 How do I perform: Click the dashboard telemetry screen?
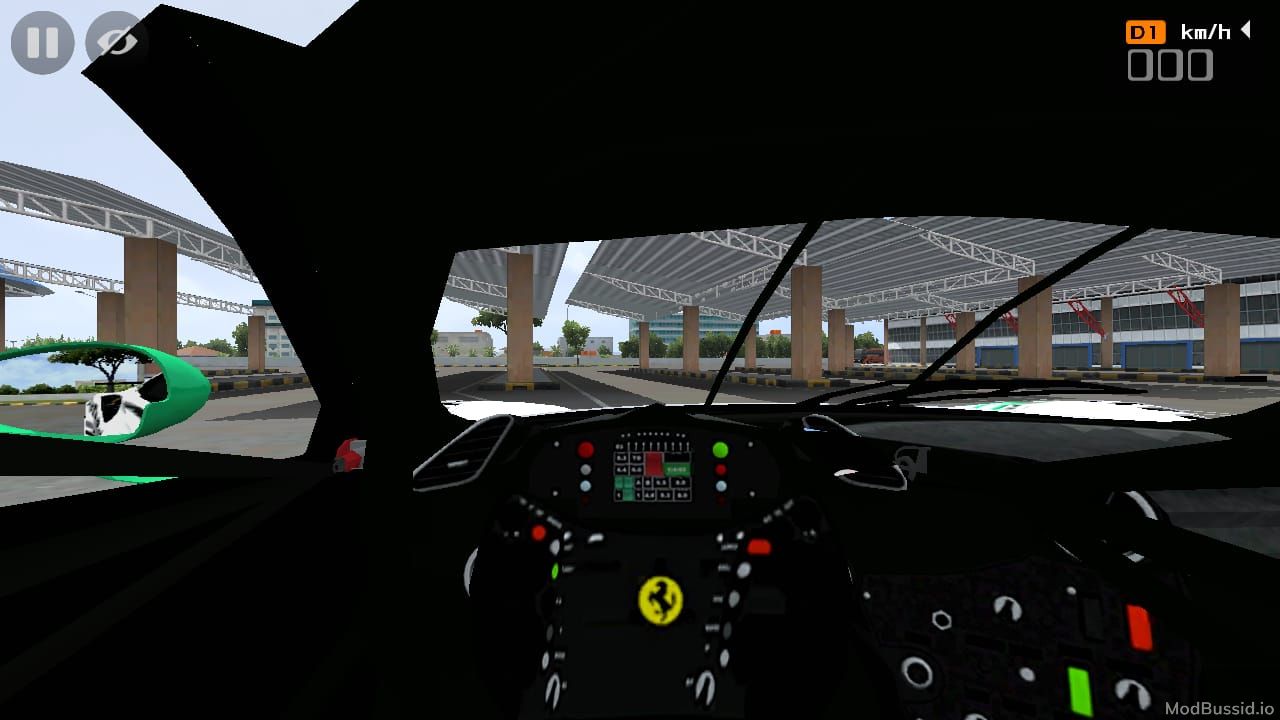coord(651,468)
